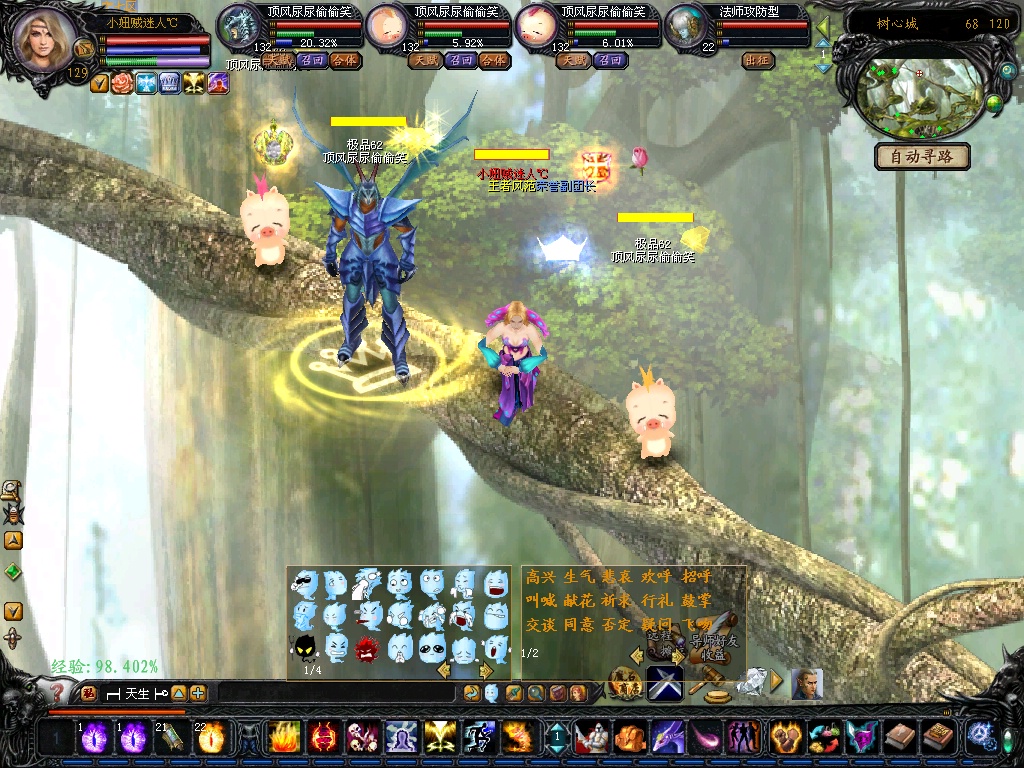Select the 法师攻防型 pet portrait
The image size is (1024, 768).
686,26
